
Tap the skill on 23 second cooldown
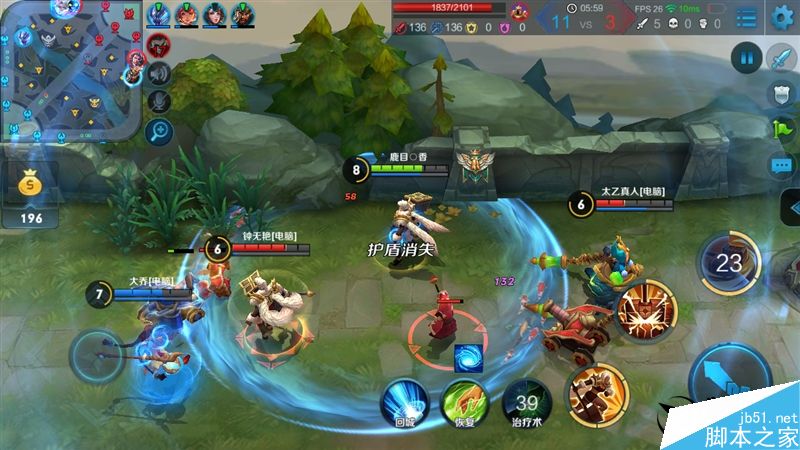click(x=731, y=264)
